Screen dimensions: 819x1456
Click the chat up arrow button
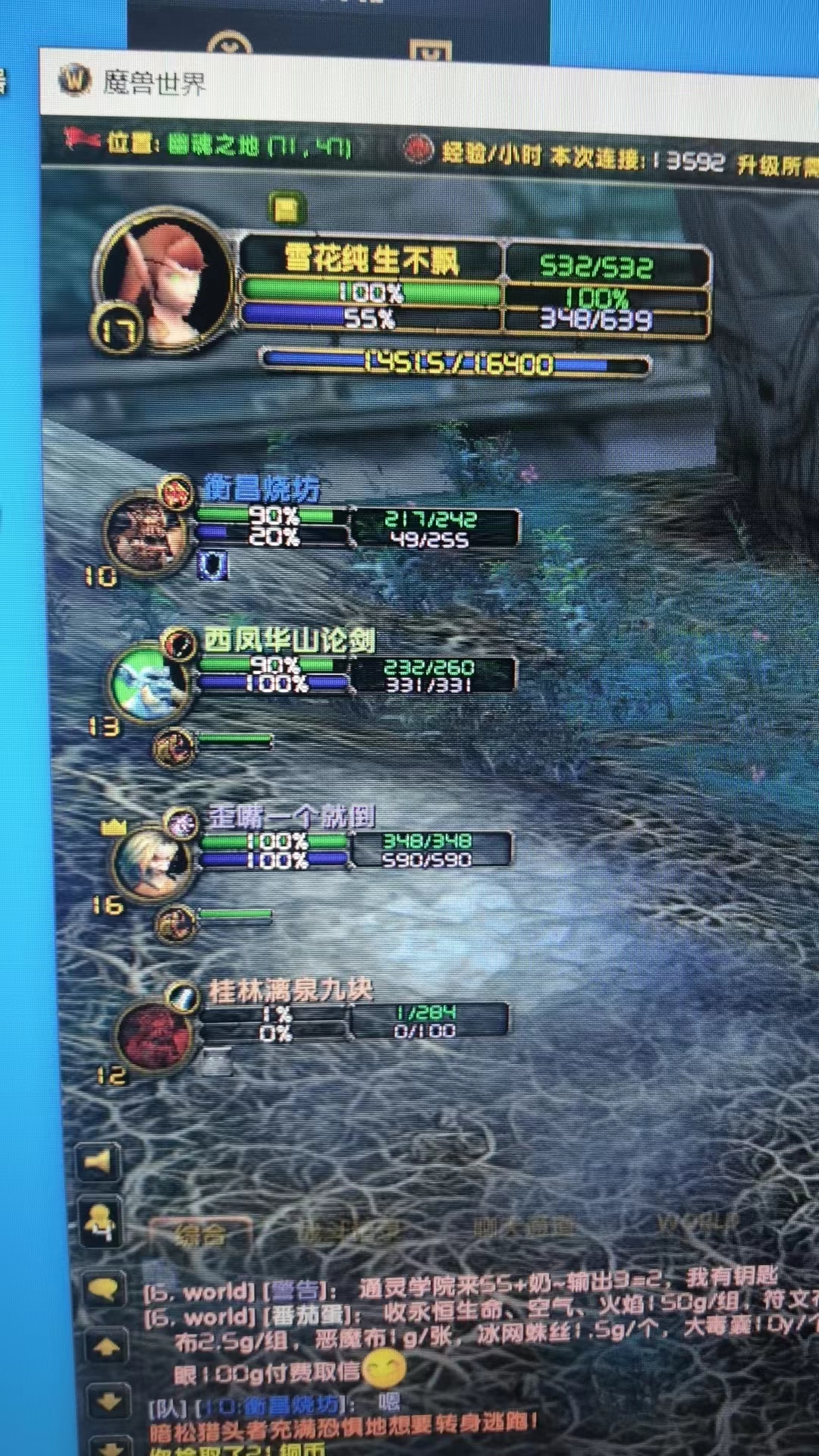point(106,1348)
